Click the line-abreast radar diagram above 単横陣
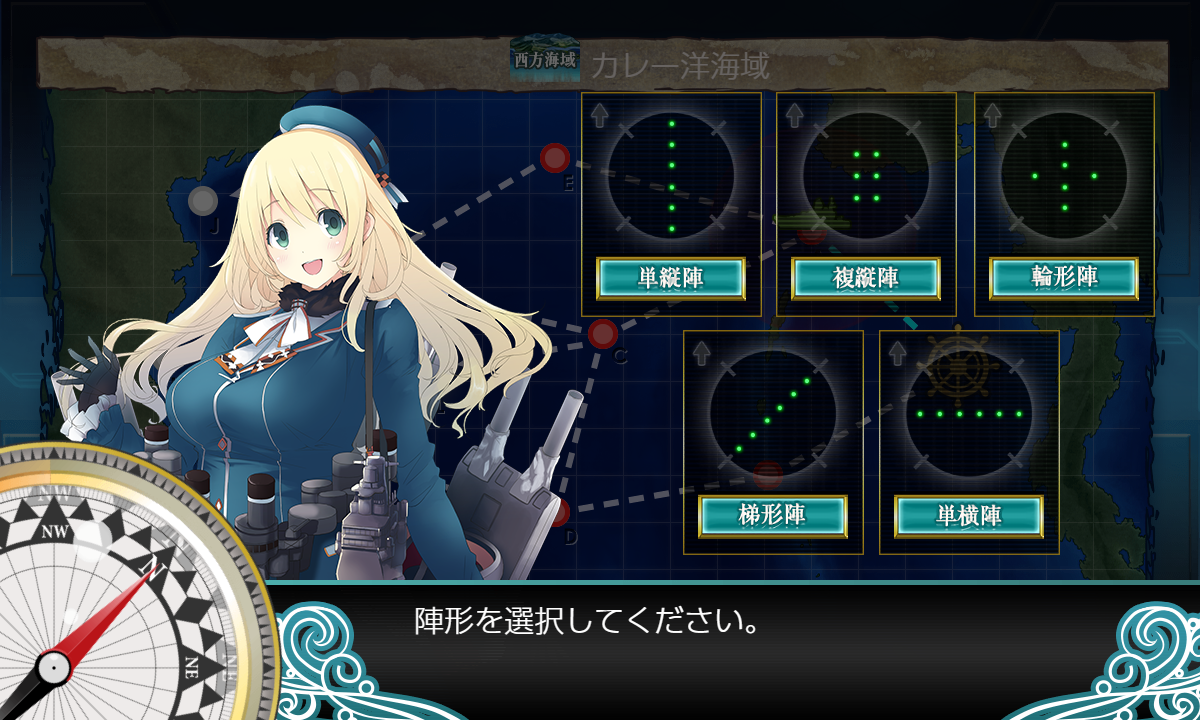Screen dimensions: 1200x720 coord(969,413)
